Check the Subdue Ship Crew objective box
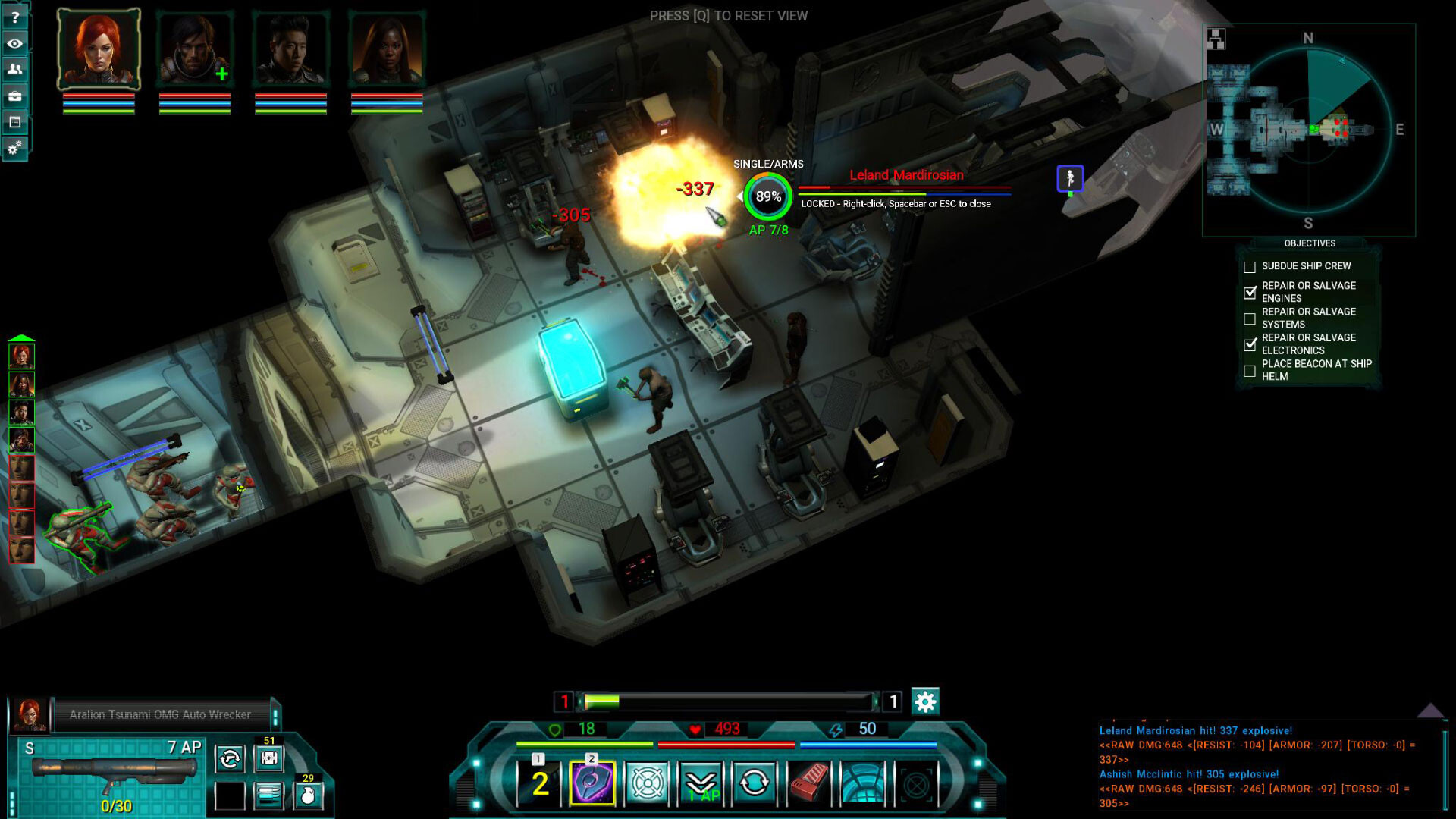 pos(1249,266)
